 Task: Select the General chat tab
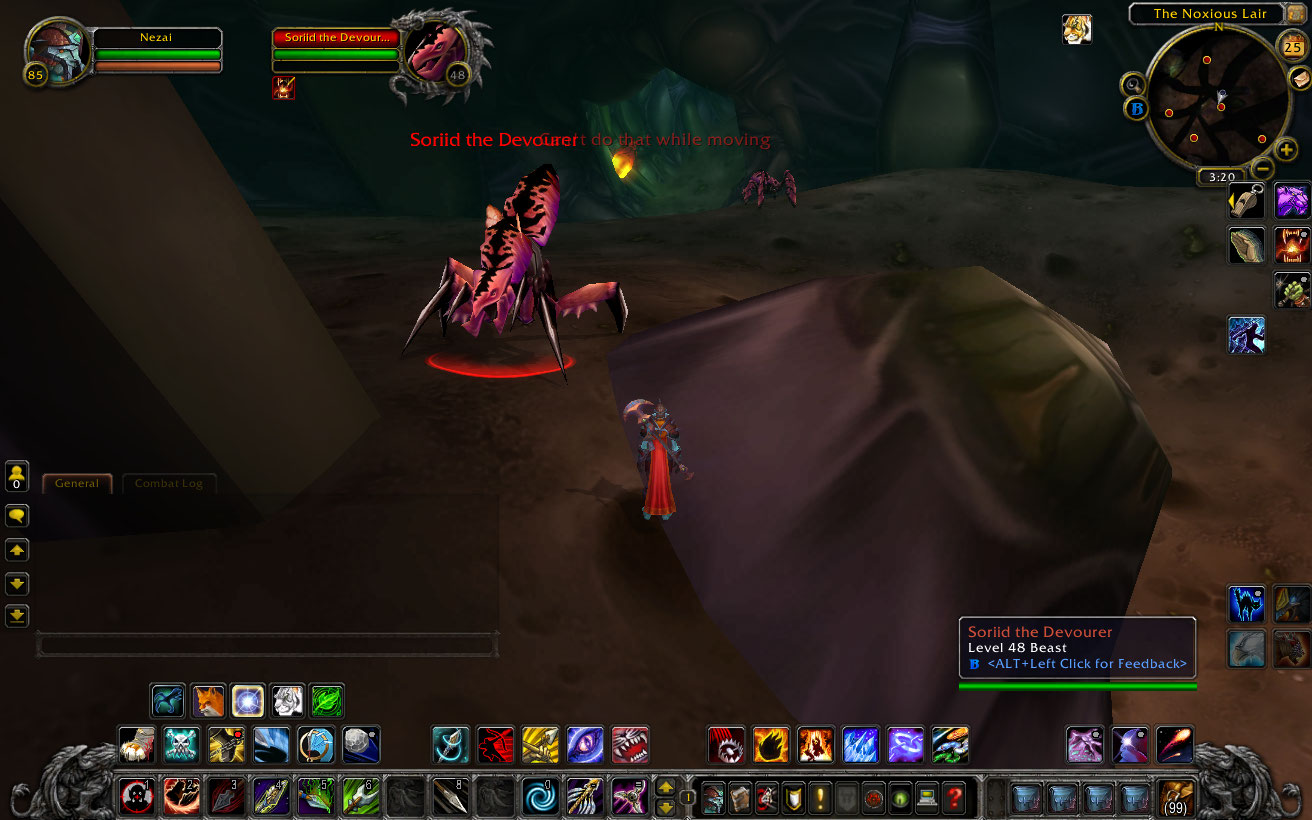point(77,482)
